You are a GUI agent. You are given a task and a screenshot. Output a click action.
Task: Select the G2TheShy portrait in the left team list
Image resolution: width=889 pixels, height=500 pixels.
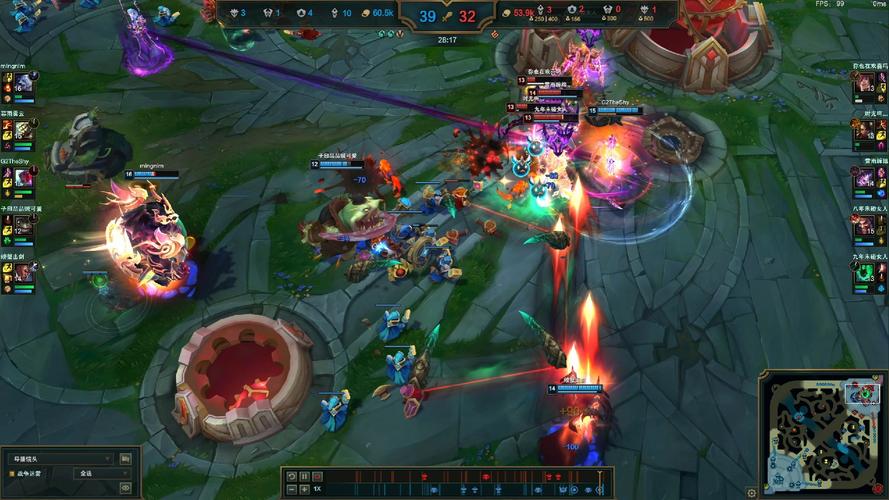[23, 179]
